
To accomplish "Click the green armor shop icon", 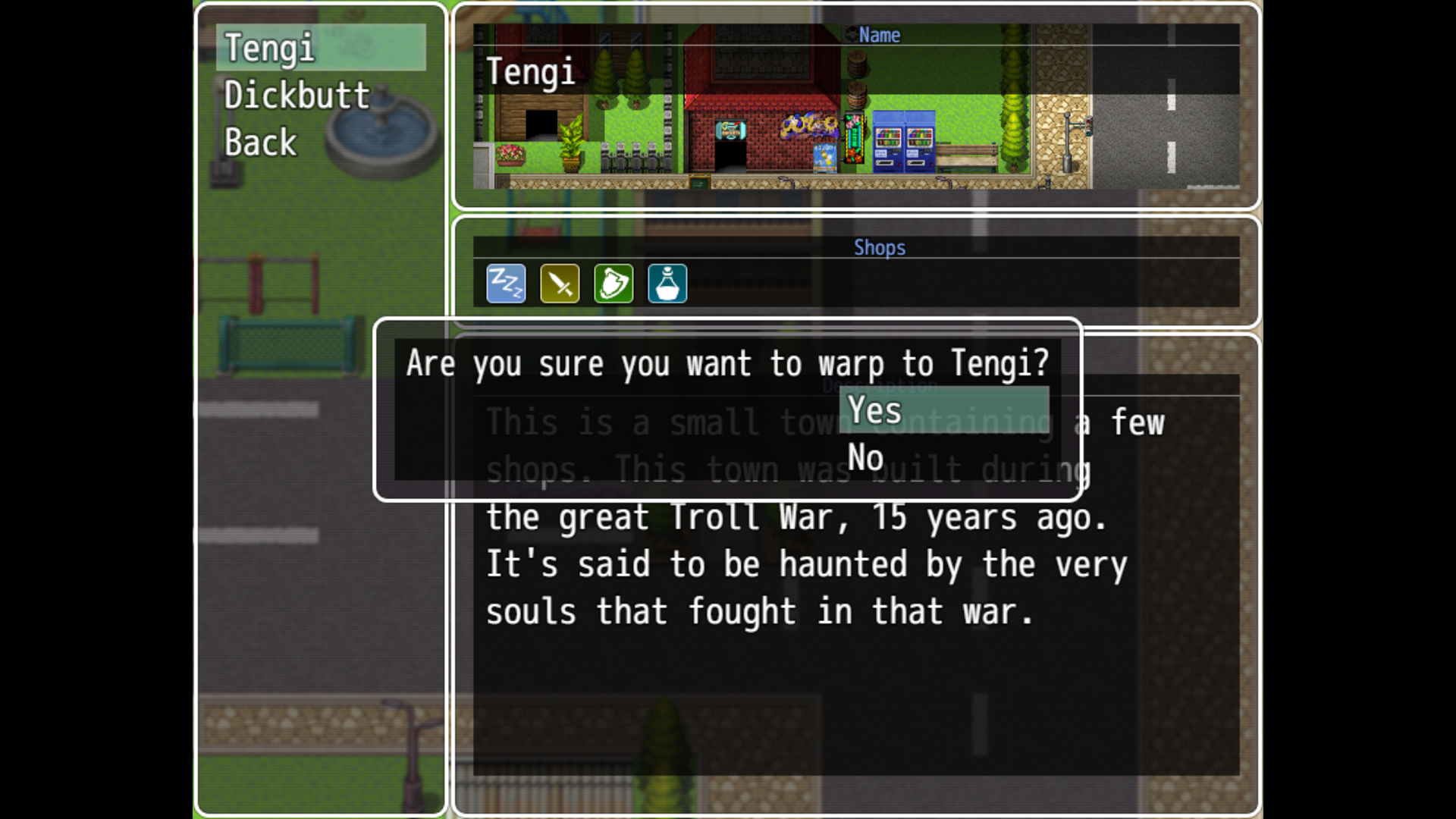I will 613,284.
